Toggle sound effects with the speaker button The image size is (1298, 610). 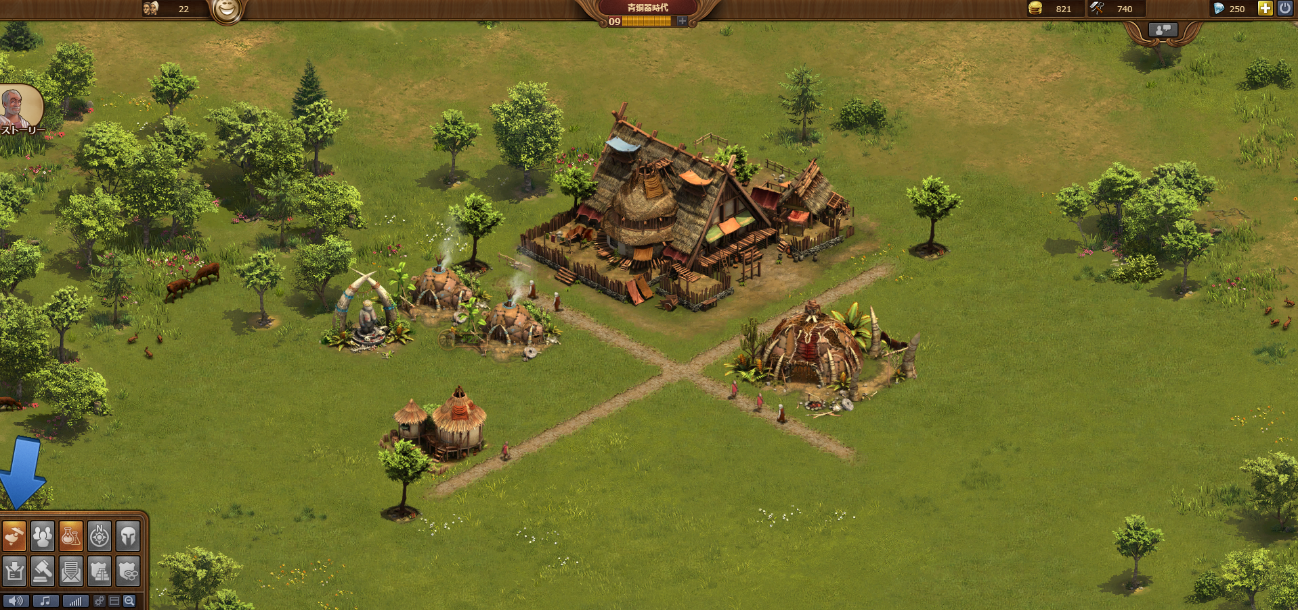tap(15, 601)
